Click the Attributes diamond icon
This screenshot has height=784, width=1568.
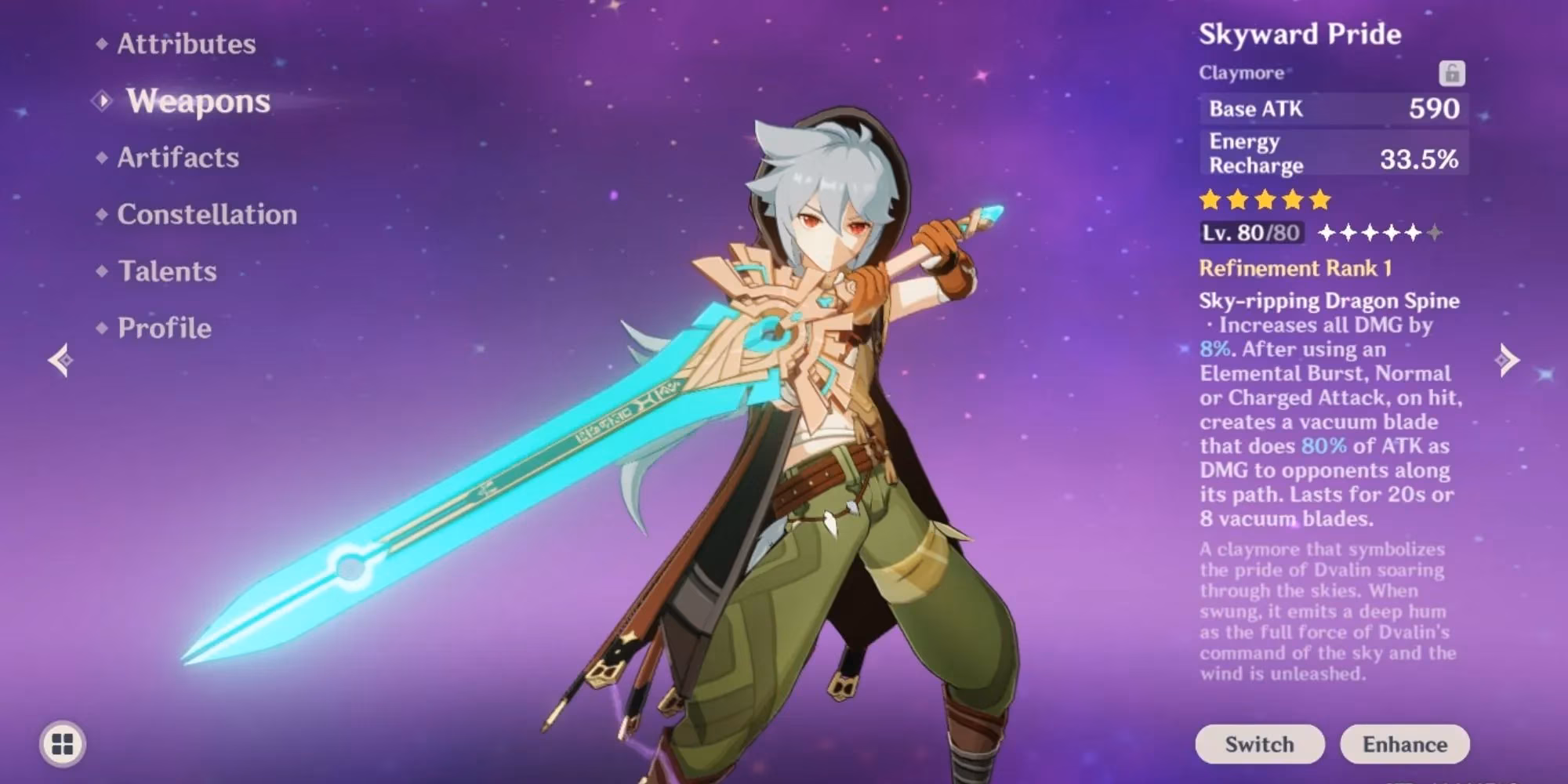[x=103, y=45]
